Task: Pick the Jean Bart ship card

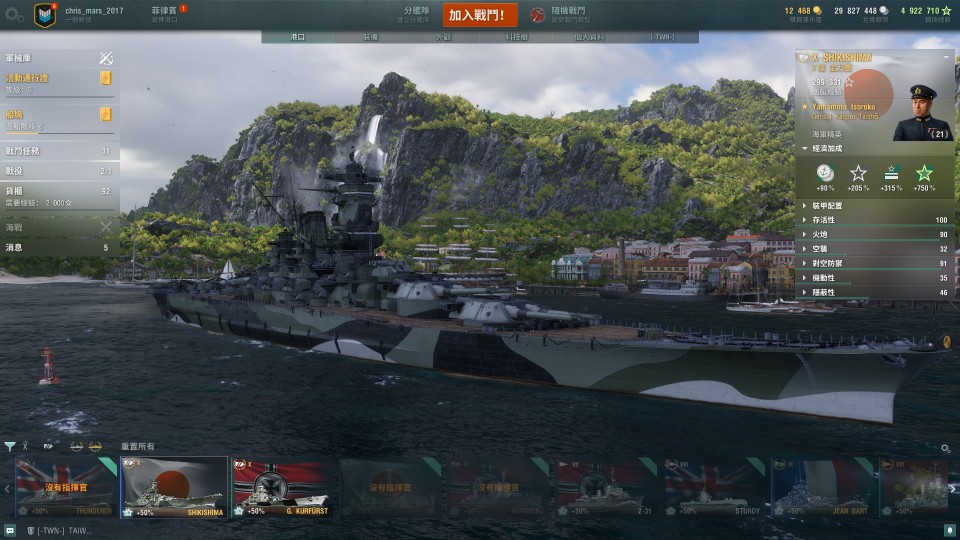Action: pos(822,488)
